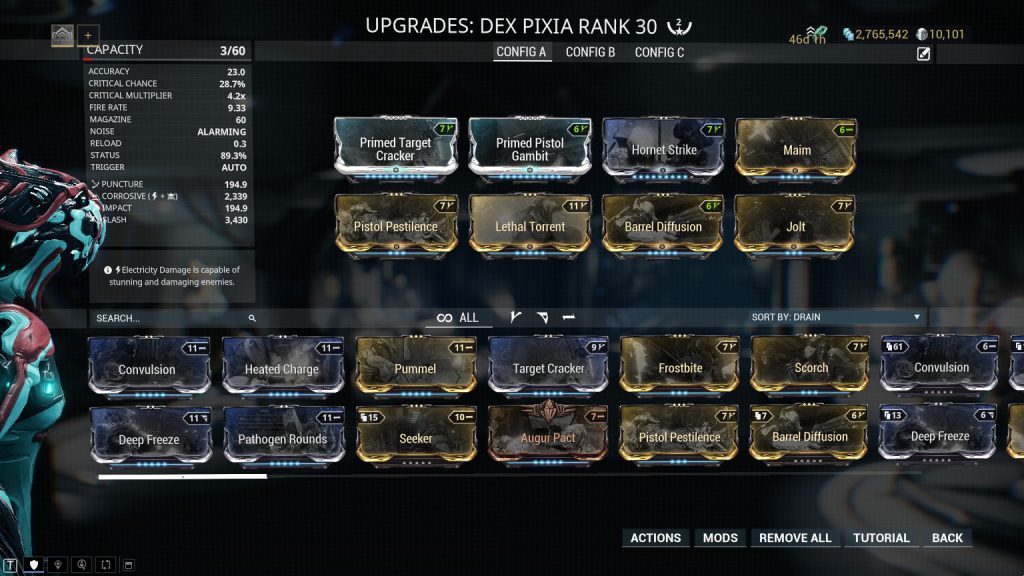This screenshot has width=1024, height=576.
Task: Select the equipped Lethal Torrent mod
Action: [x=529, y=225]
